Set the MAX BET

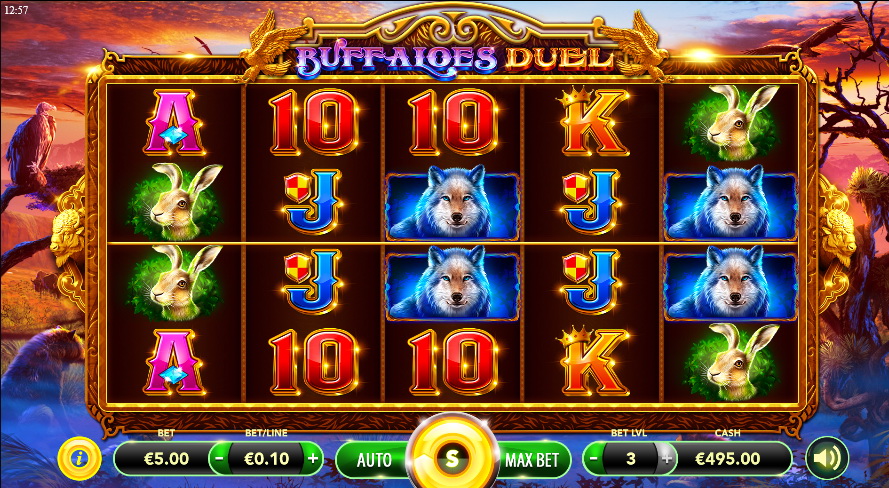pos(532,460)
